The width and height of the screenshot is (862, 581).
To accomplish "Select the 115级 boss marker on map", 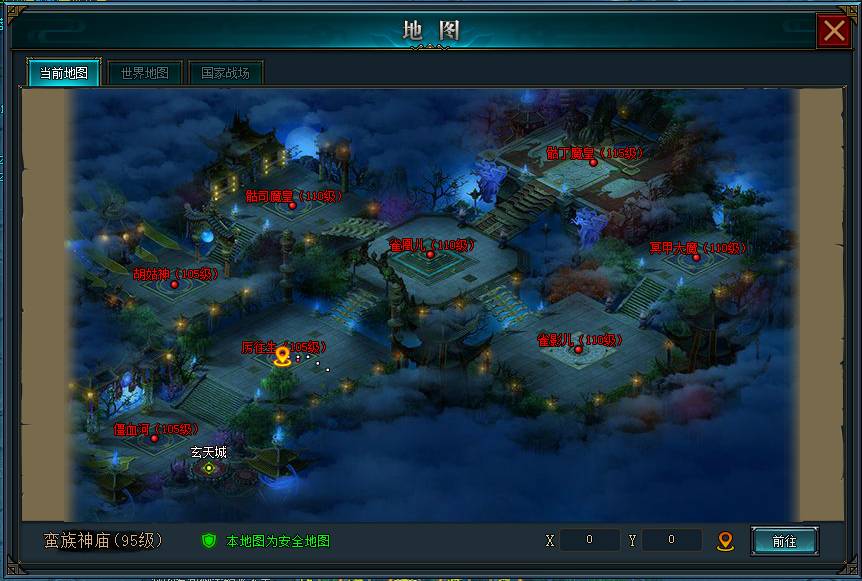I will (x=593, y=161).
